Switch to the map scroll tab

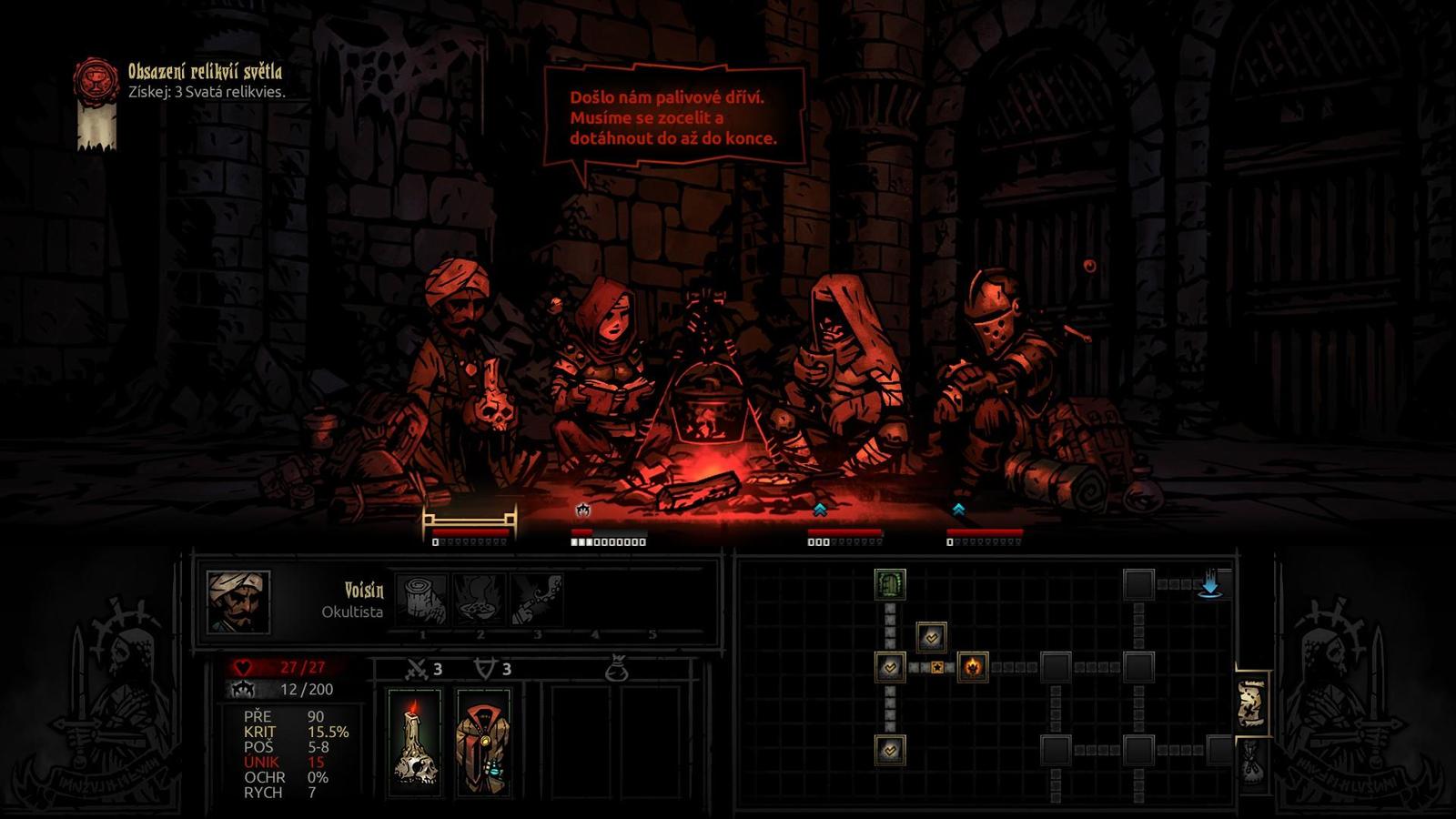(1251, 702)
